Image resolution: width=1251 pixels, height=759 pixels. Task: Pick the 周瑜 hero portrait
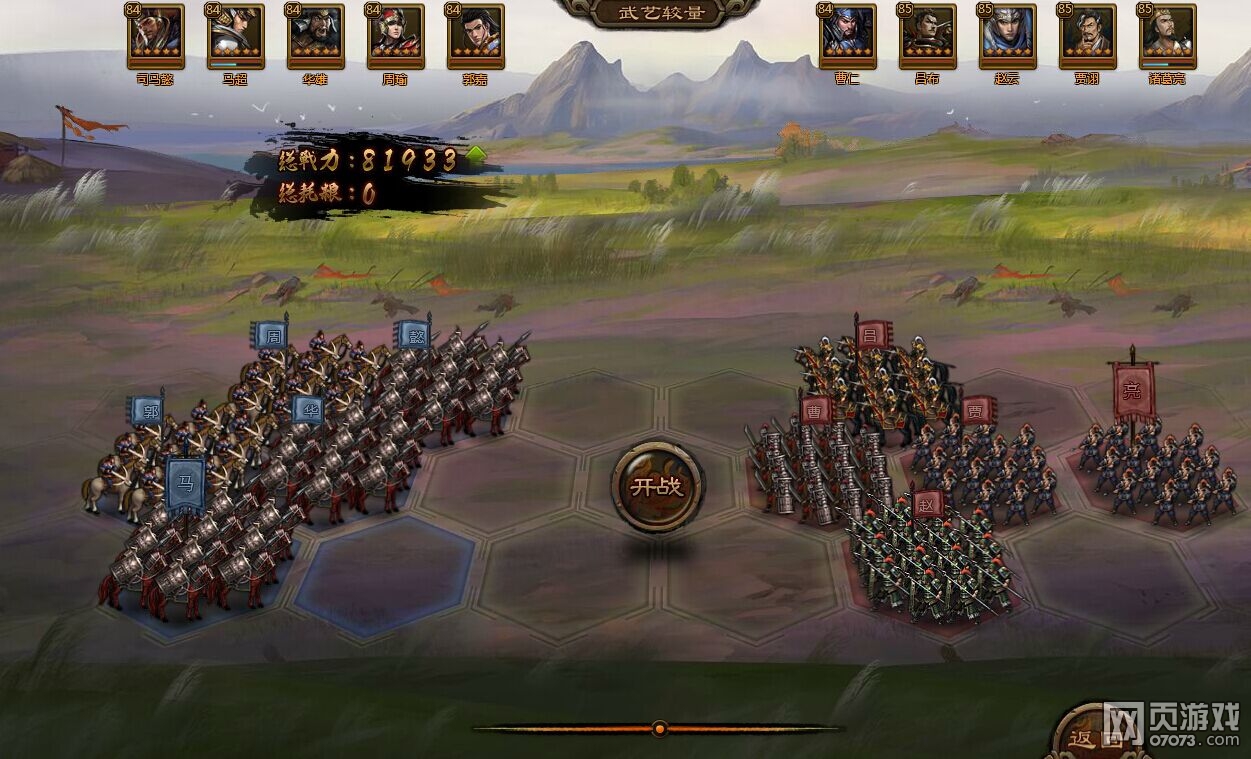(396, 36)
